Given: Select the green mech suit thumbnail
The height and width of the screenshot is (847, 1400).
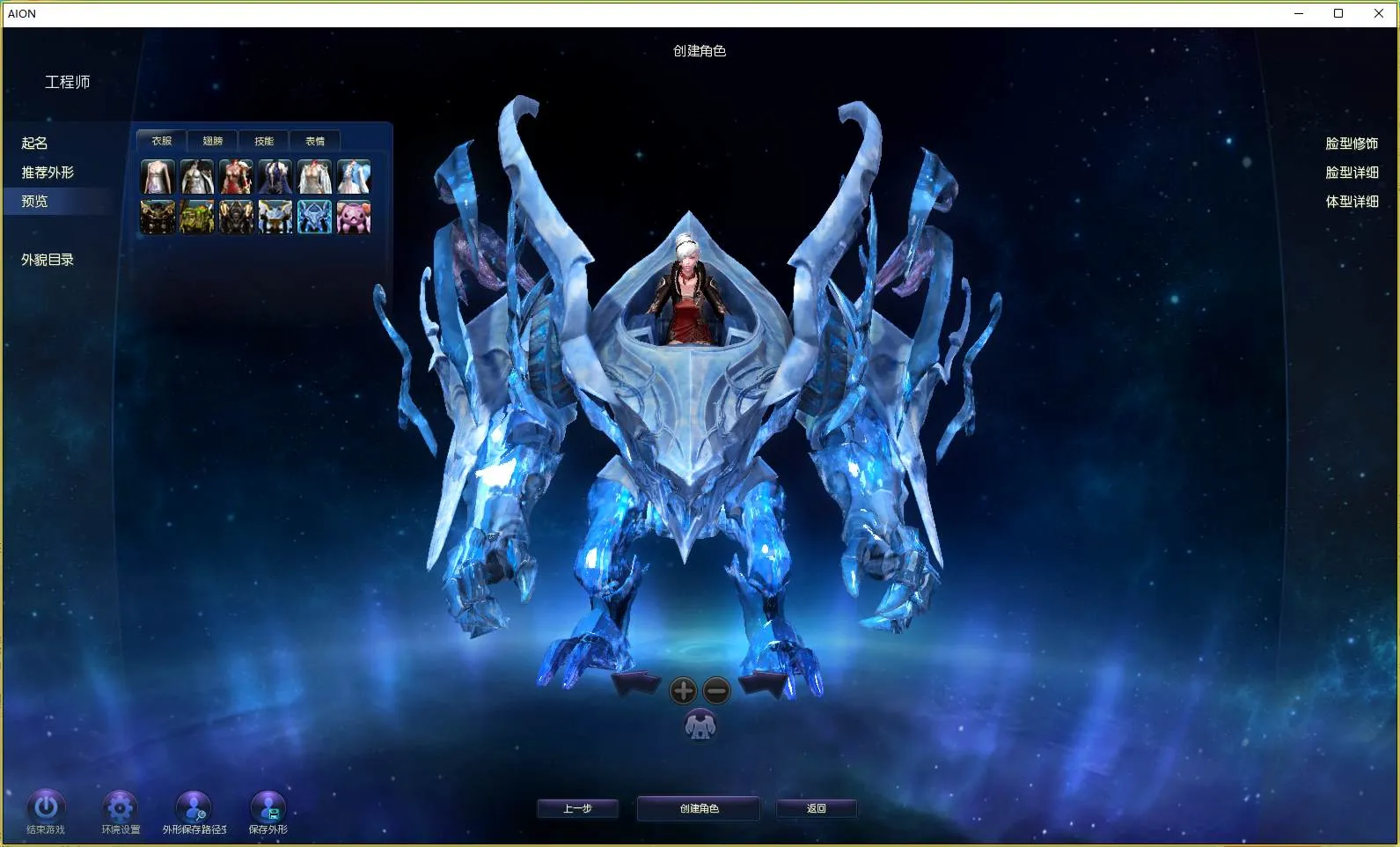Looking at the screenshot, I should 197,217.
